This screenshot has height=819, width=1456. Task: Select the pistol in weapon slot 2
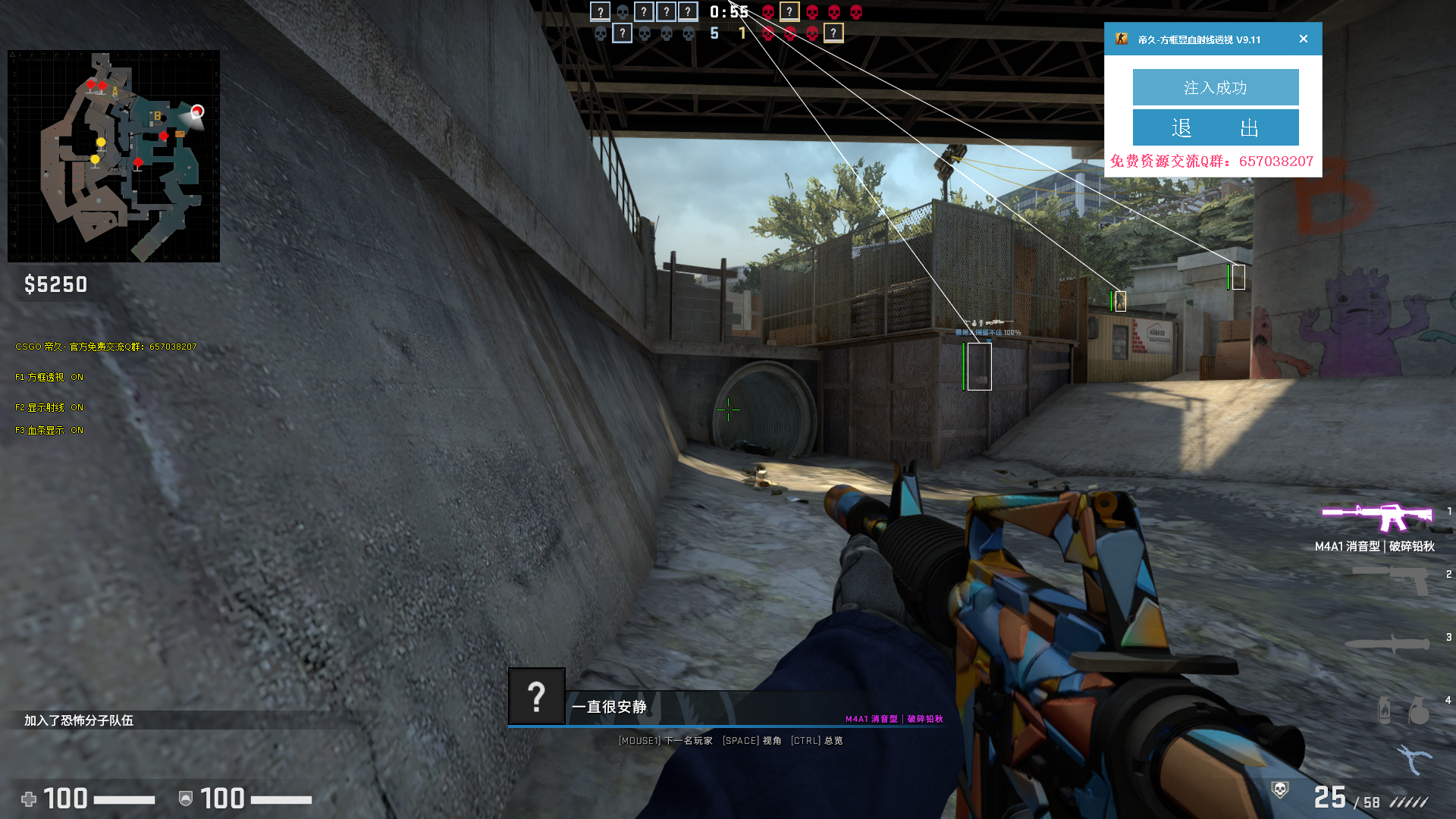pyautogui.click(x=1392, y=579)
